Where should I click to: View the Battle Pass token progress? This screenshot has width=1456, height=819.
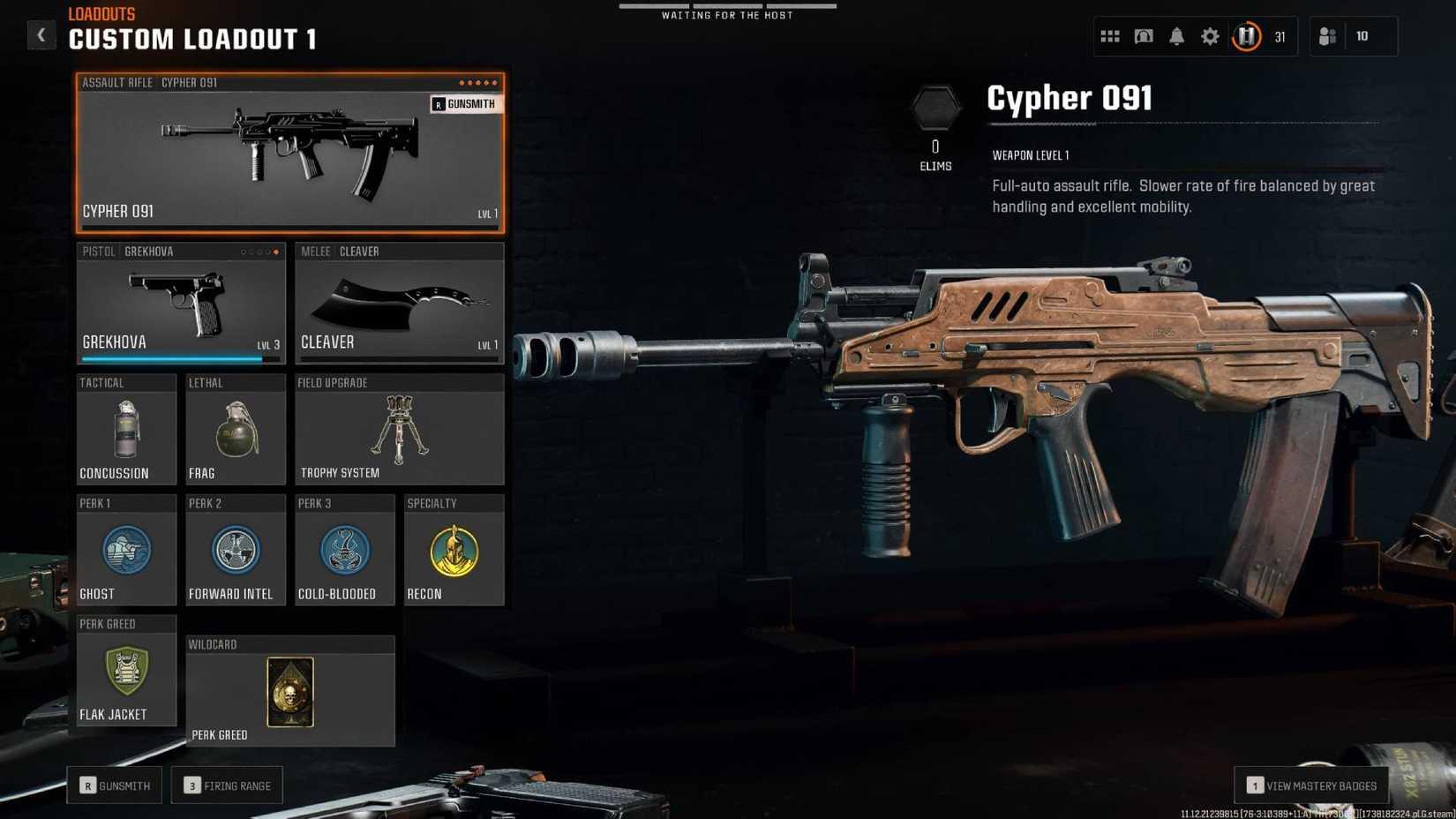pos(1246,35)
